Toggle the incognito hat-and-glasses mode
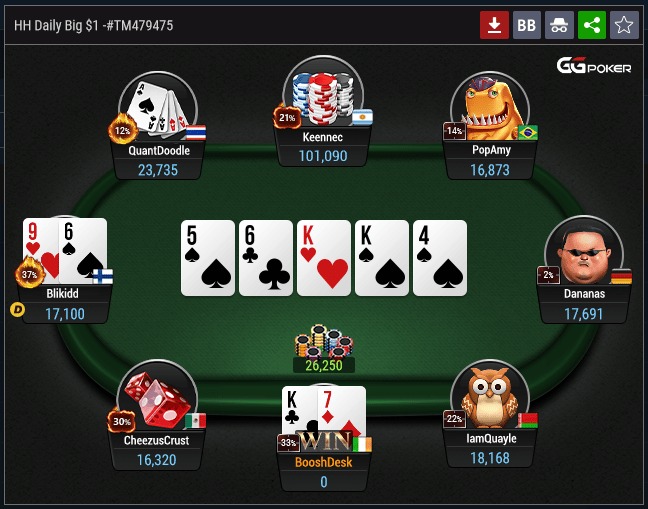 (x=559, y=25)
